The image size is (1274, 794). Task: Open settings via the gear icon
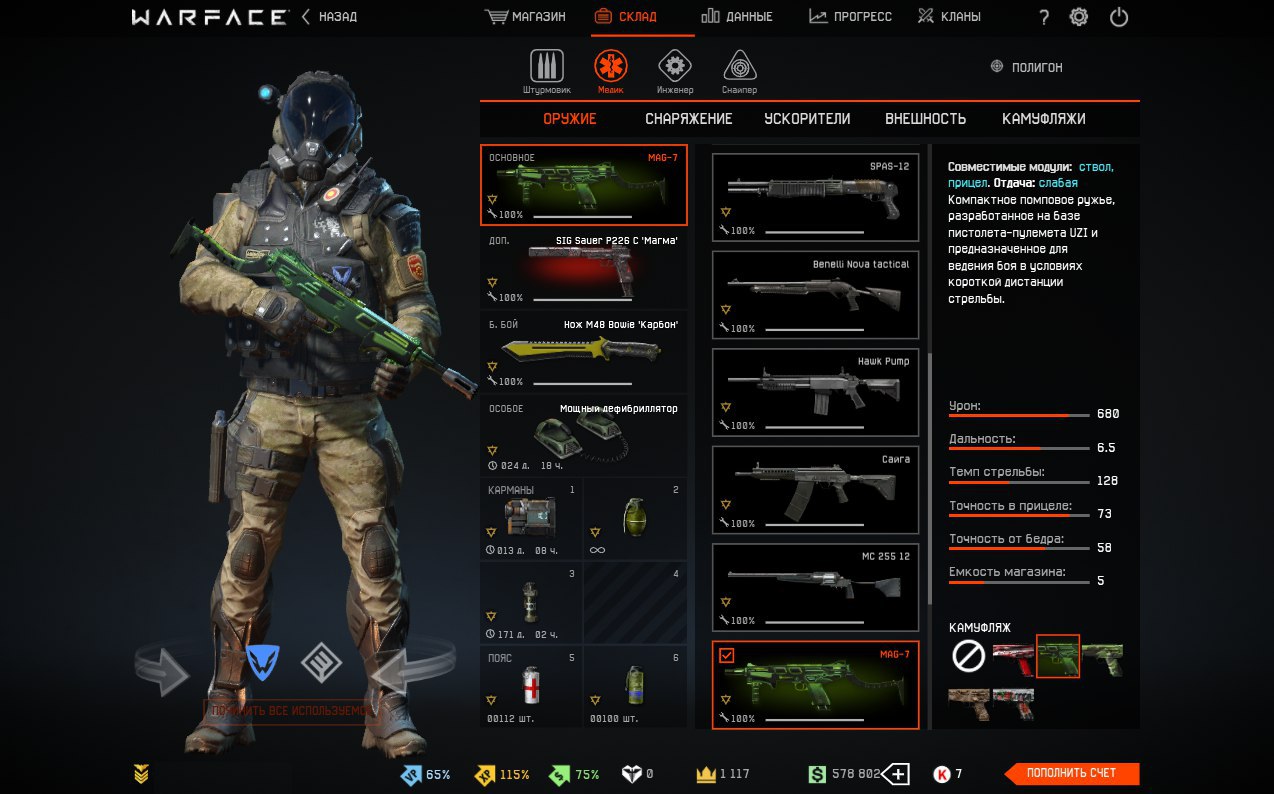tap(1079, 17)
